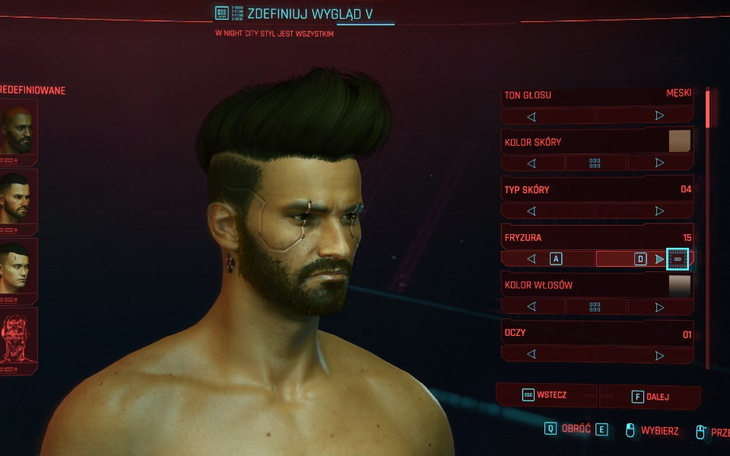Viewport: 730px width, 456px height.
Task: Pick the wireframe head preset
Action: click(17, 339)
